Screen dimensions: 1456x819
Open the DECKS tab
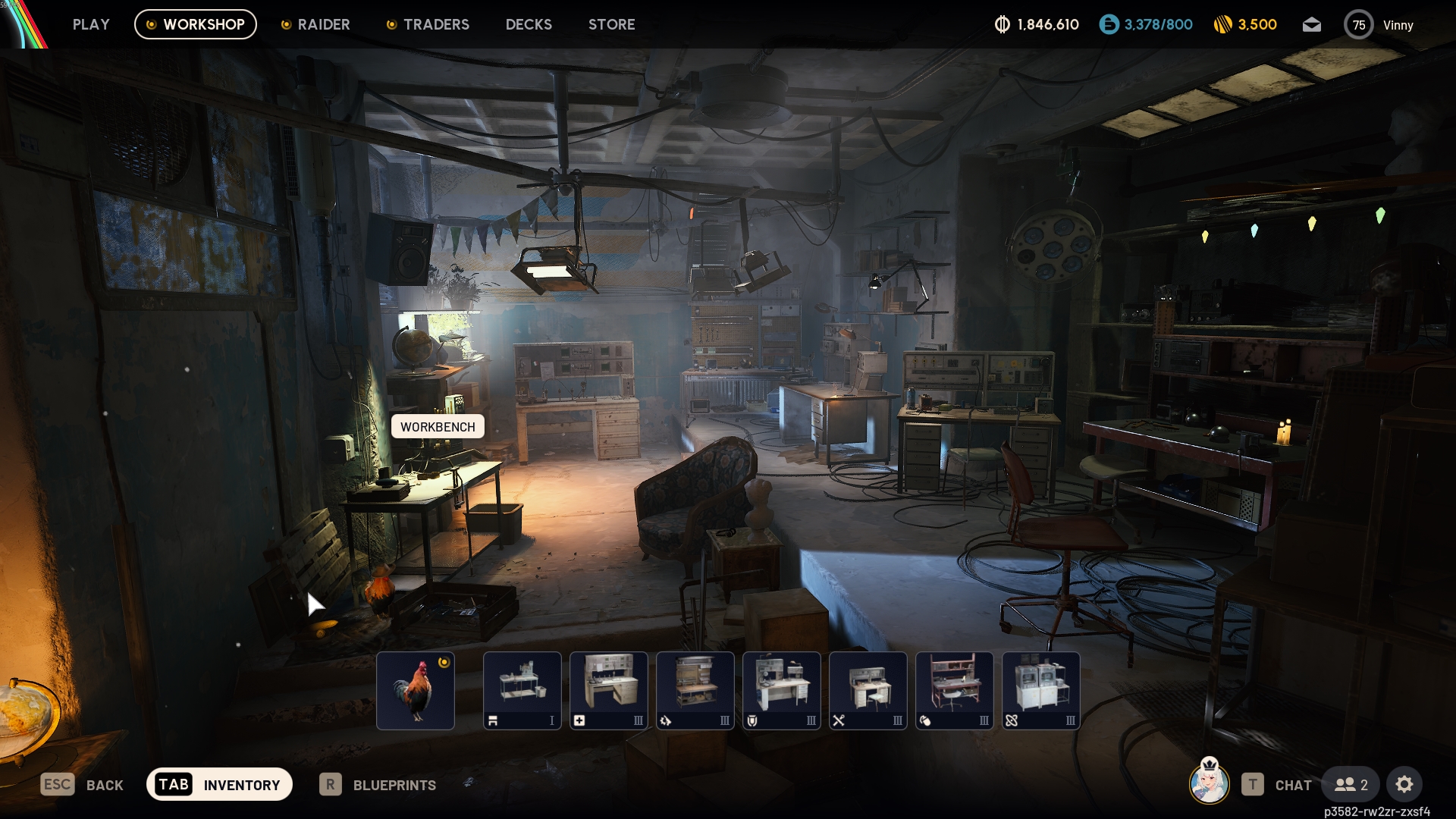coord(529,24)
